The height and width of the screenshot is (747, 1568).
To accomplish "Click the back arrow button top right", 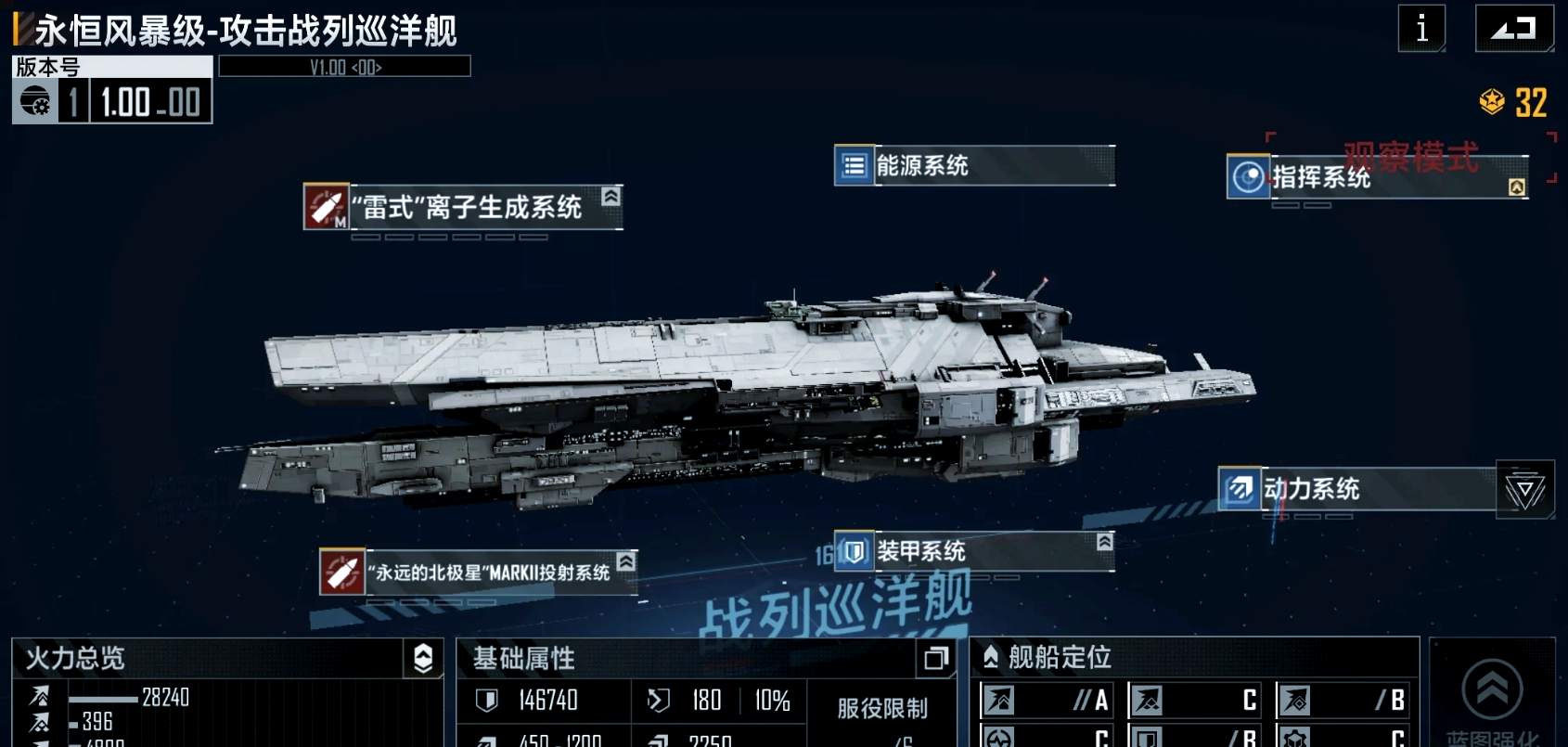I will point(1516,27).
